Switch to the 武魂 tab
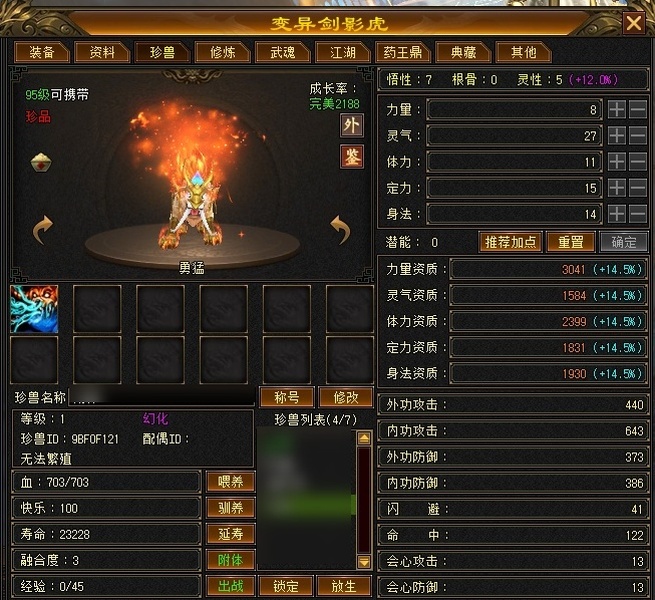The height and width of the screenshot is (600, 655). pos(275,53)
